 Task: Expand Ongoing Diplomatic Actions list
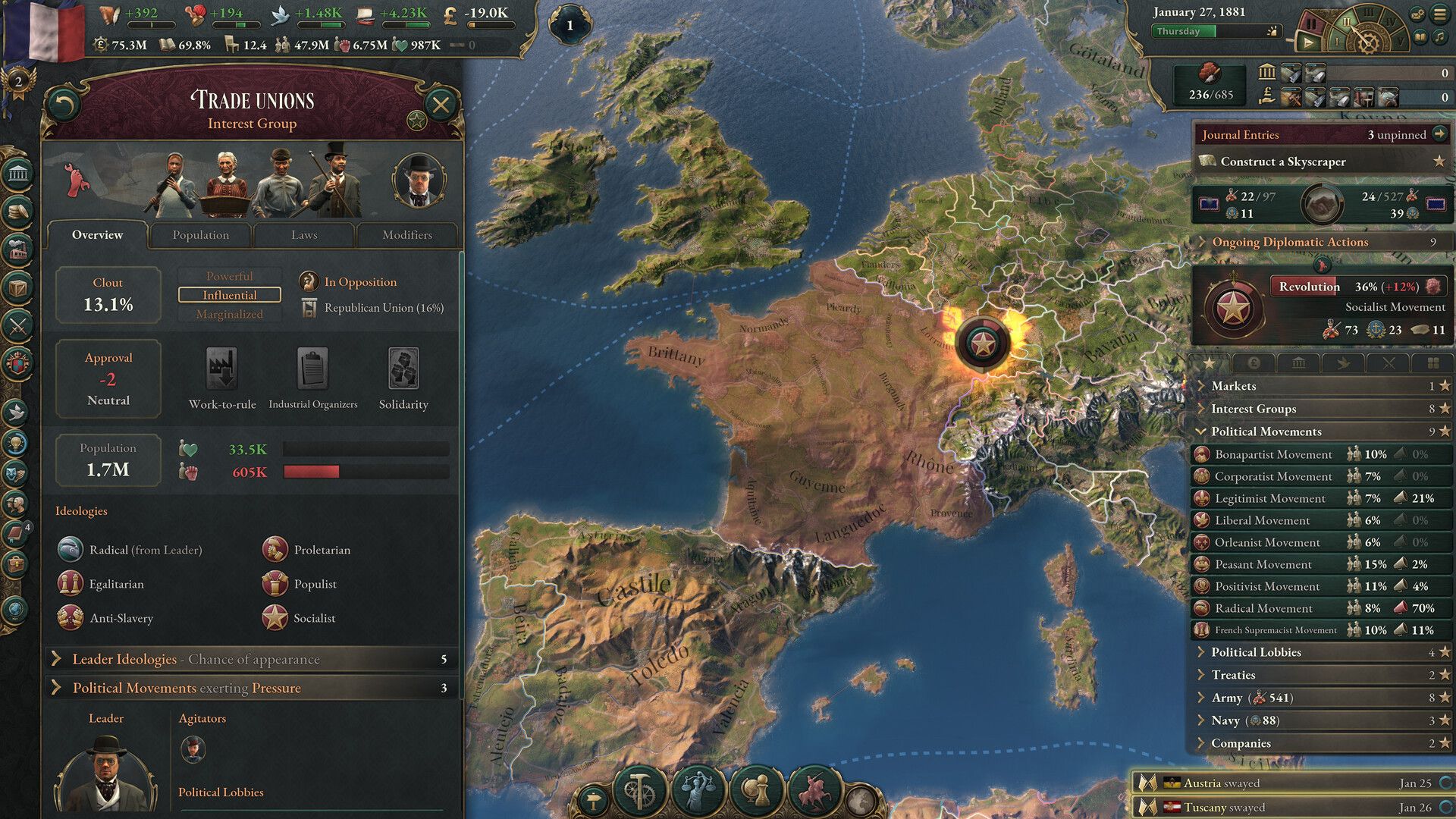[x=1290, y=242]
